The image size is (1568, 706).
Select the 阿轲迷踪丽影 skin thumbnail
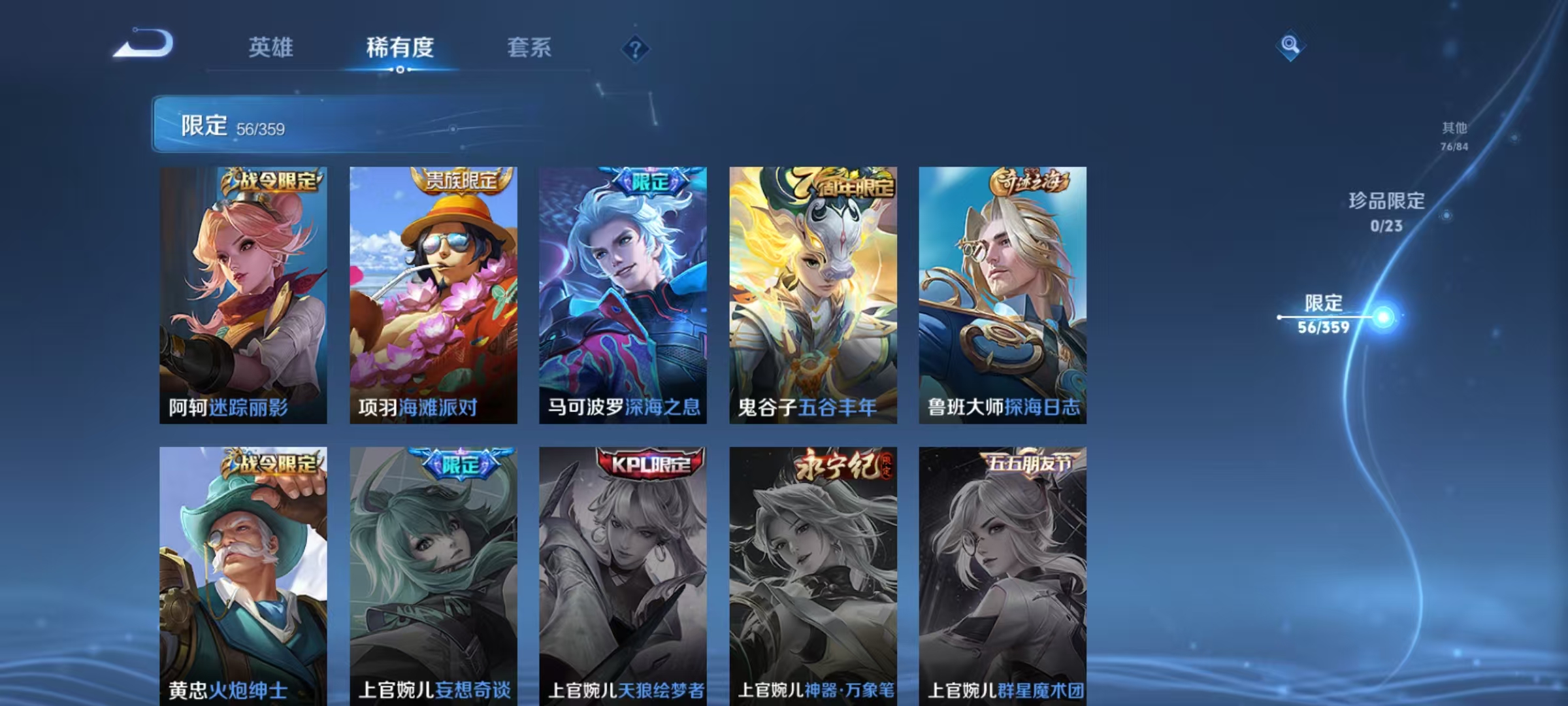tap(245, 294)
